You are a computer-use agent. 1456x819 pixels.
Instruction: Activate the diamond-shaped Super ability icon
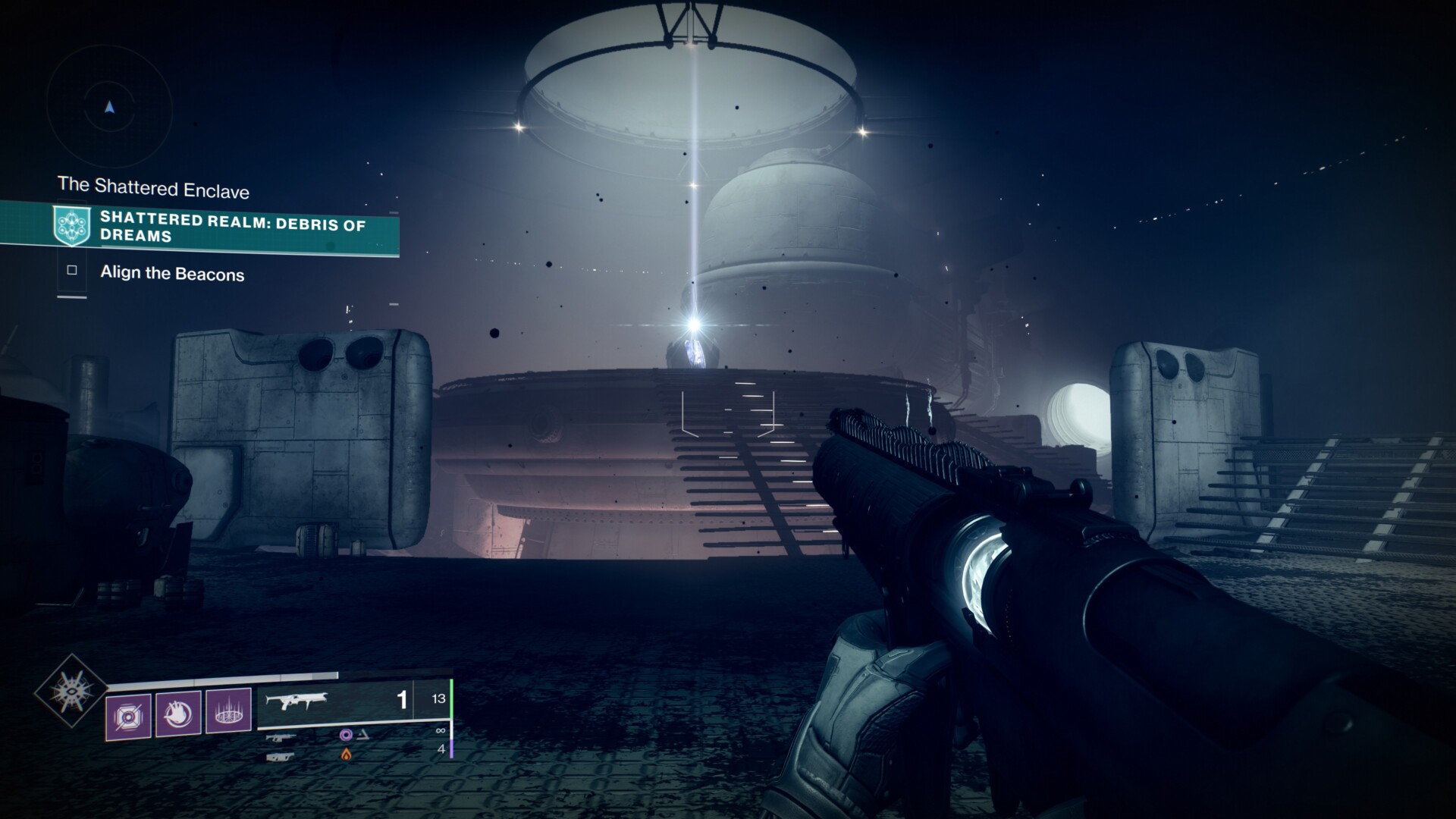[x=71, y=691]
